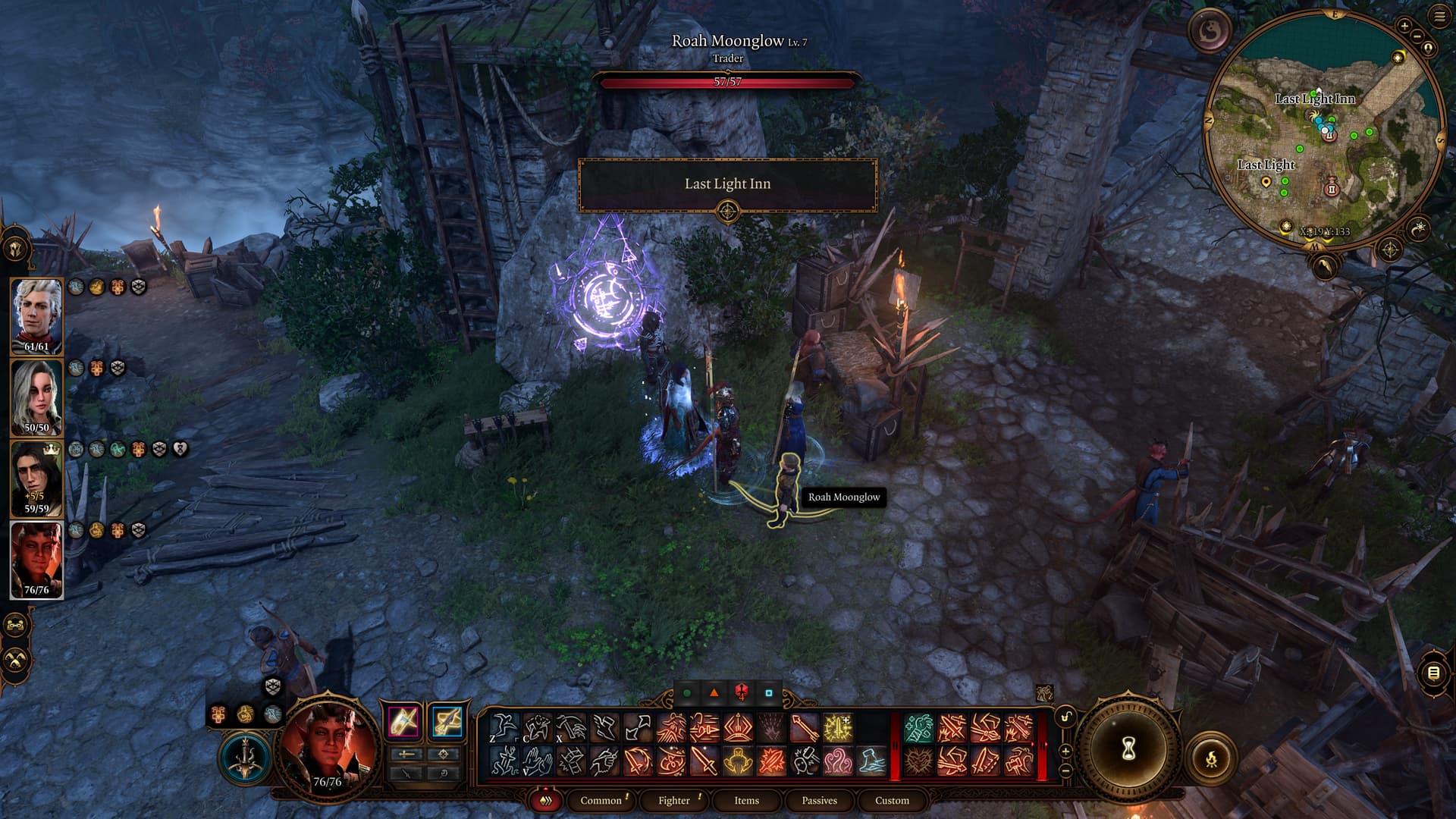Select the crowned dark-haired party portrait
The height and width of the screenshot is (819, 1456).
(x=36, y=478)
